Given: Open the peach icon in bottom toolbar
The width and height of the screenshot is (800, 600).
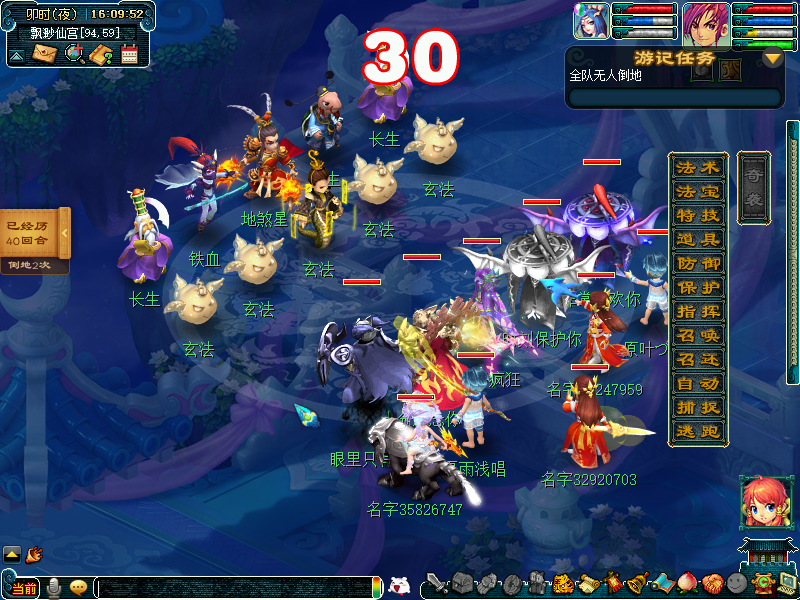Looking at the screenshot, I should click(x=686, y=582).
